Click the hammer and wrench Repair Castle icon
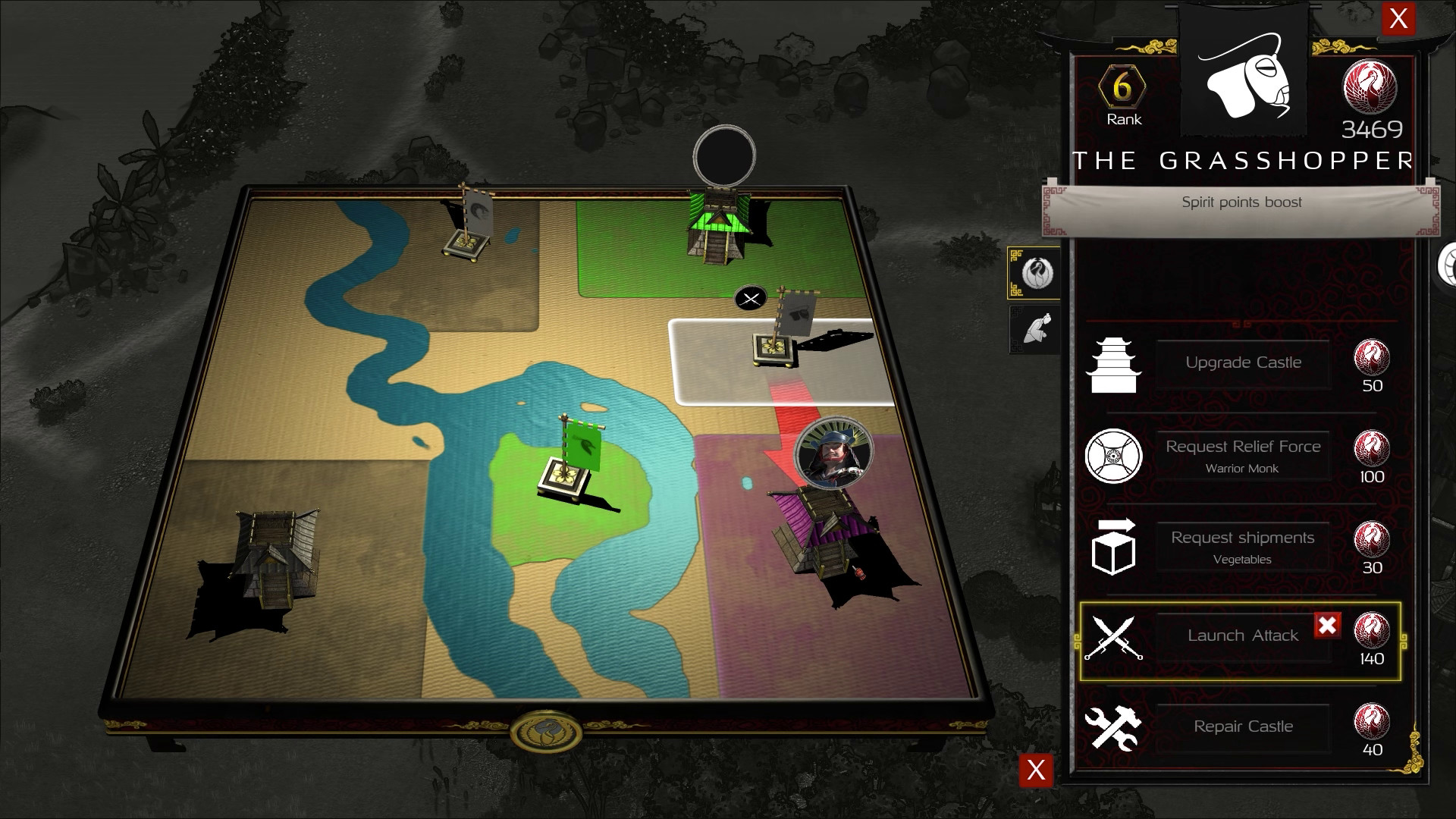 coord(1115,726)
